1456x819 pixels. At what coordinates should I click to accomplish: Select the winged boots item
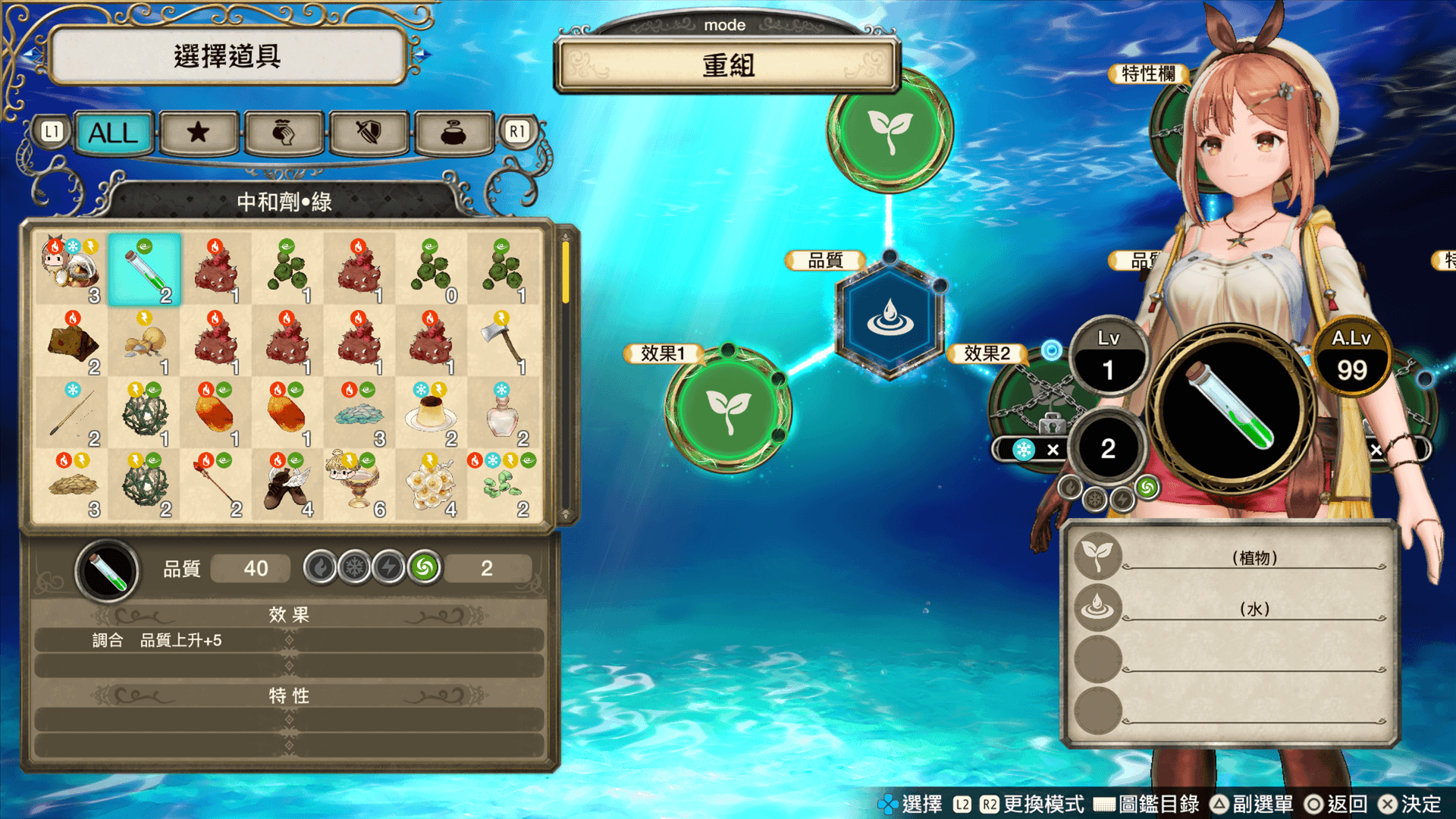(287, 485)
